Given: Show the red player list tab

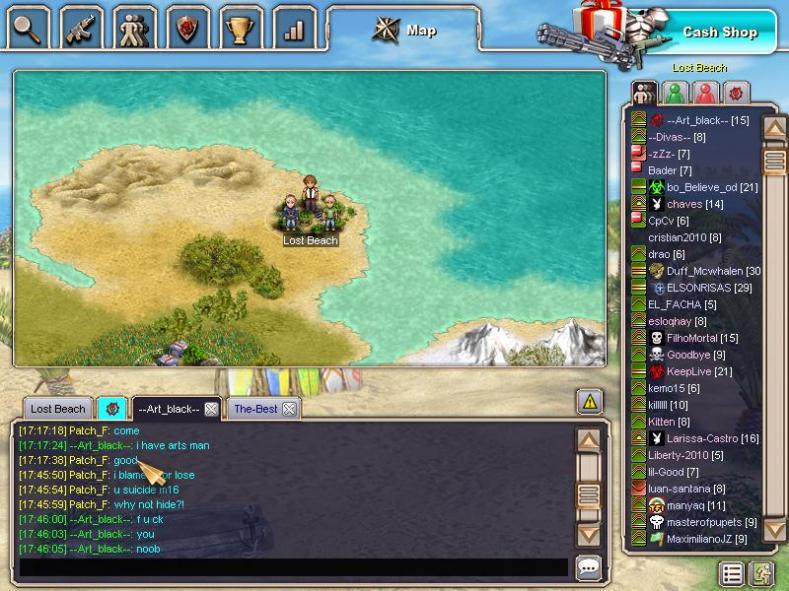Looking at the screenshot, I should pyautogui.click(x=706, y=93).
